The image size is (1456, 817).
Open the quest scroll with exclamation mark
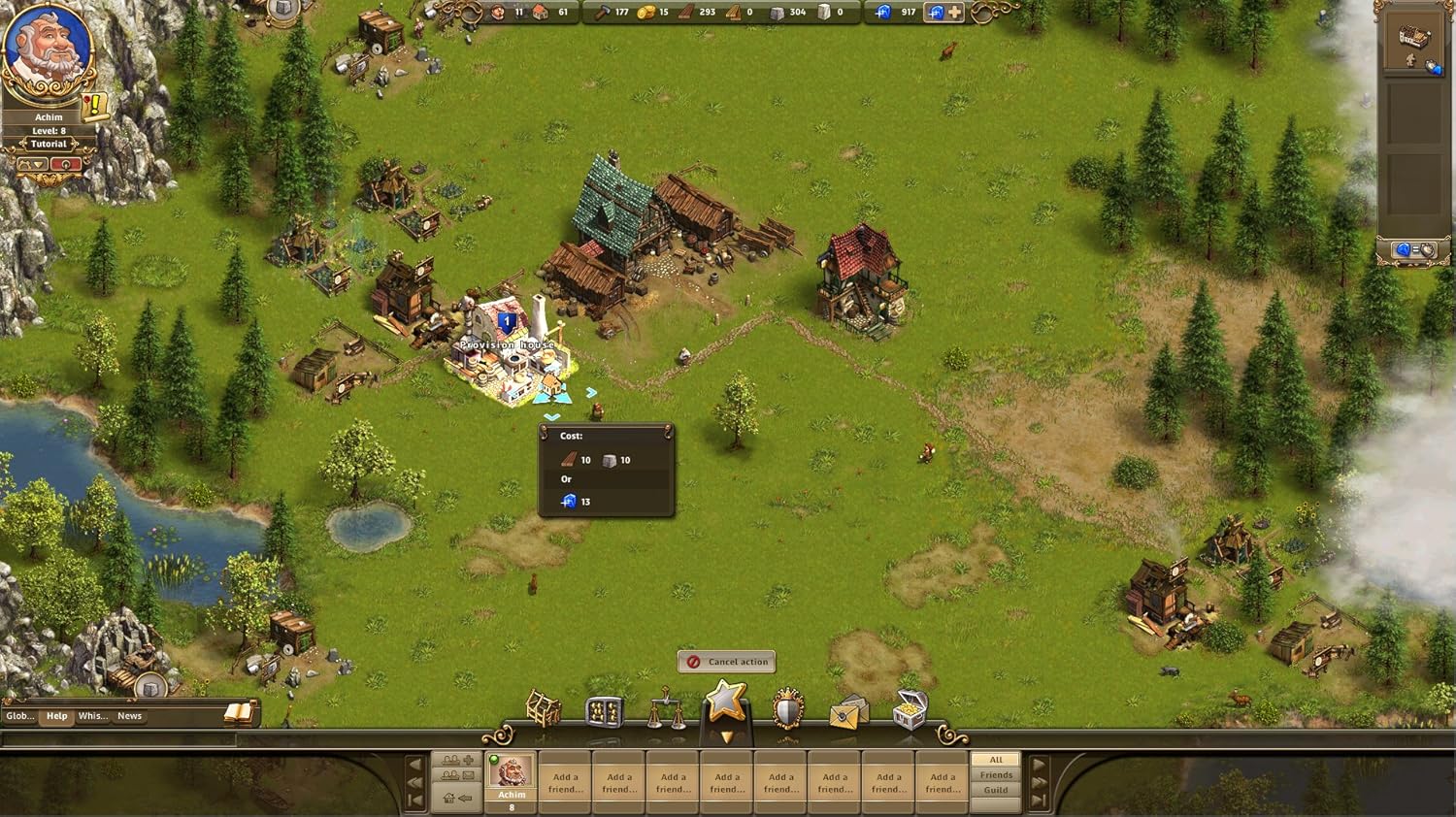[95, 105]
